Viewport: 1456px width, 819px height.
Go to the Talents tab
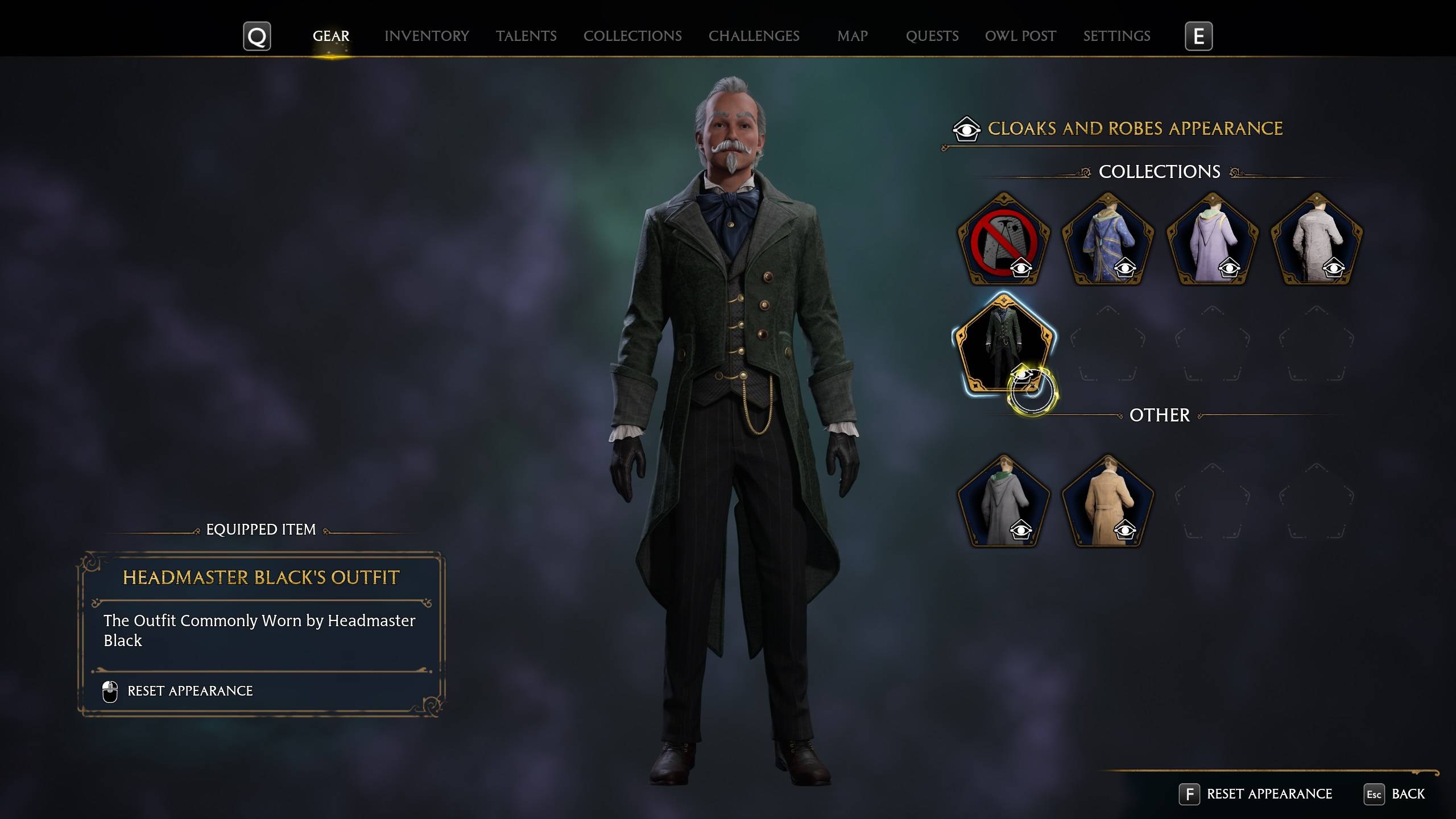click(526, 36)
